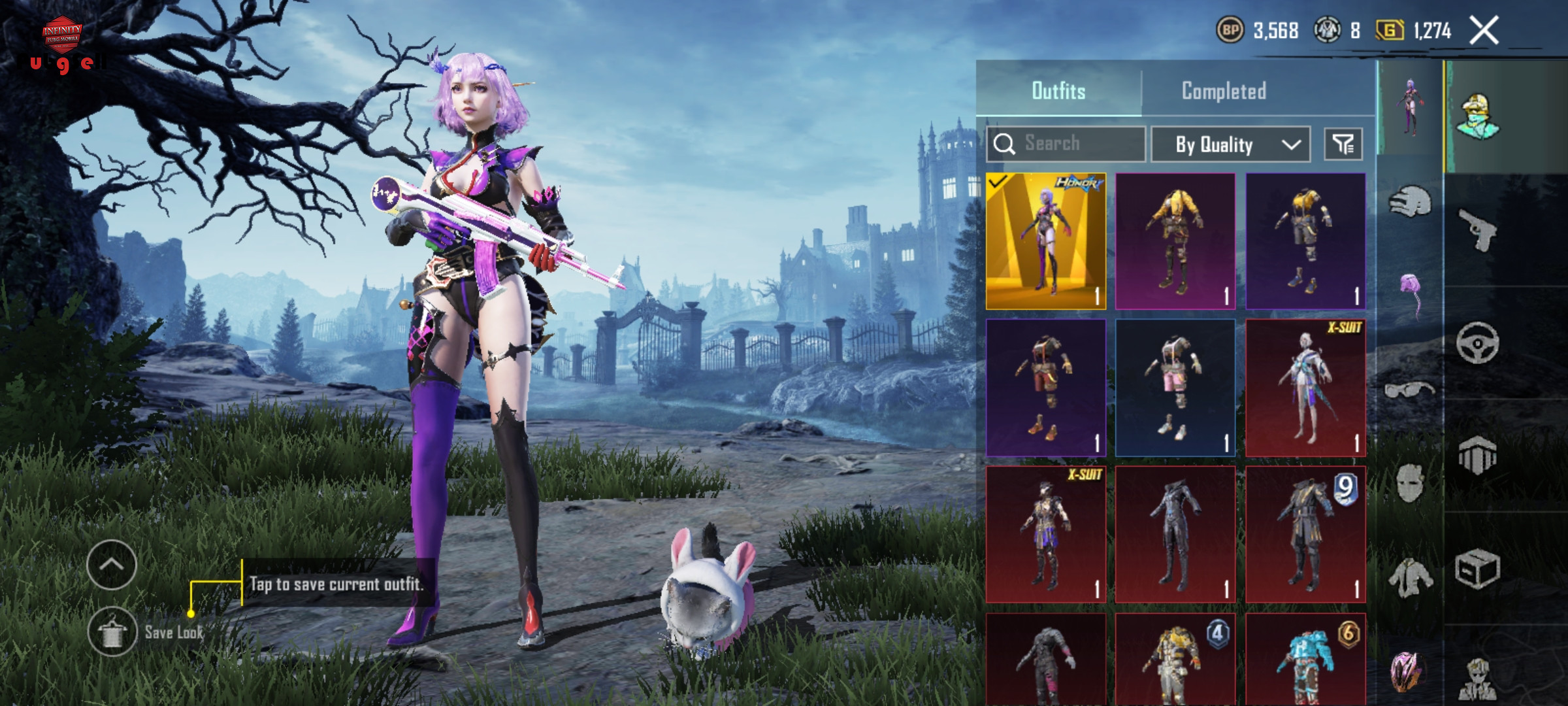Choose the sunglasses eyewear category
Image resolution: width=1568 pixels, height=706 pixels.
pyautogui.click(x=1409, y=390)
